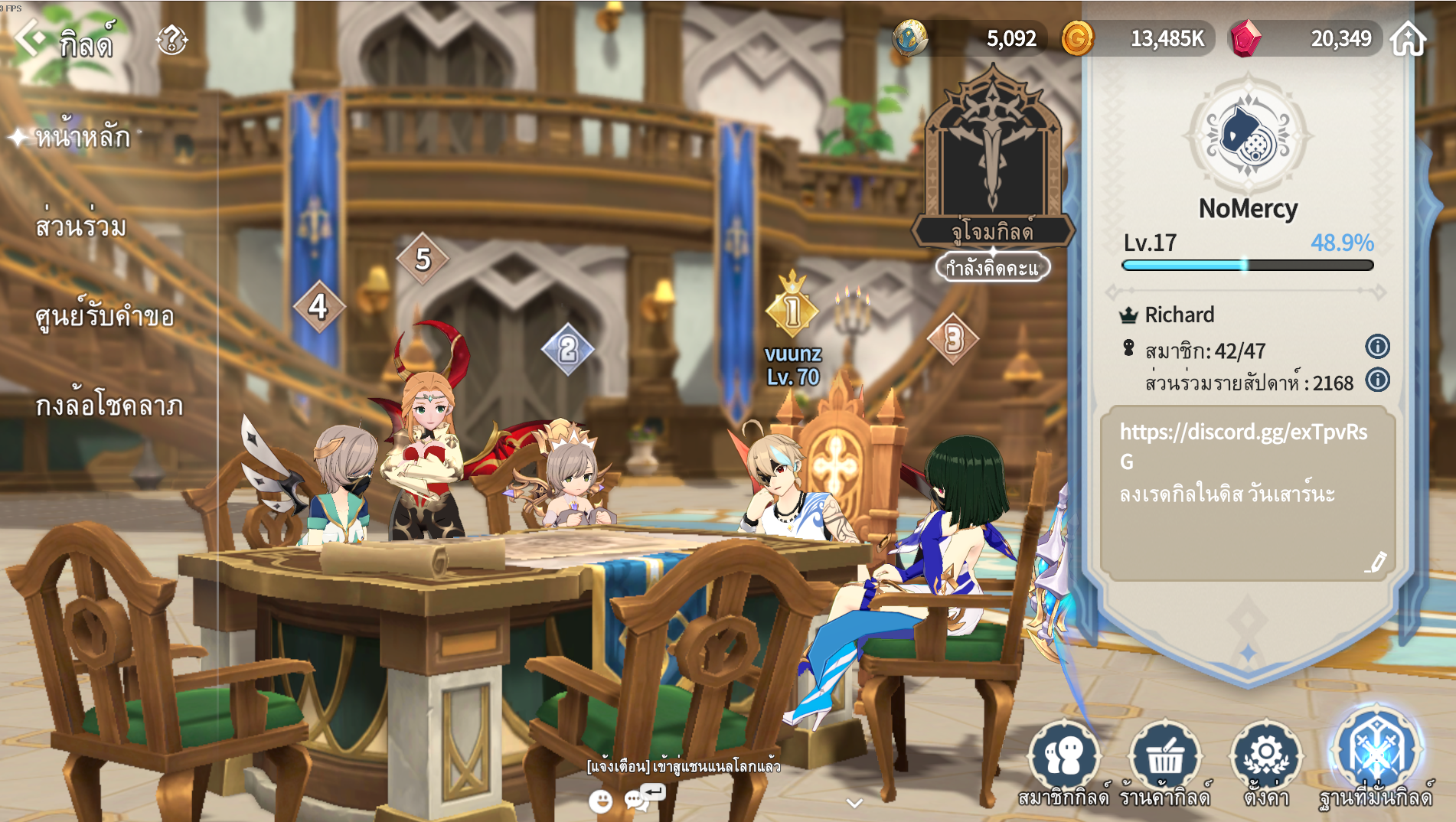1456x822 pixels.
Task: Open the ศูนย์รับคำขอ request center tab
Action: (105, 316)
